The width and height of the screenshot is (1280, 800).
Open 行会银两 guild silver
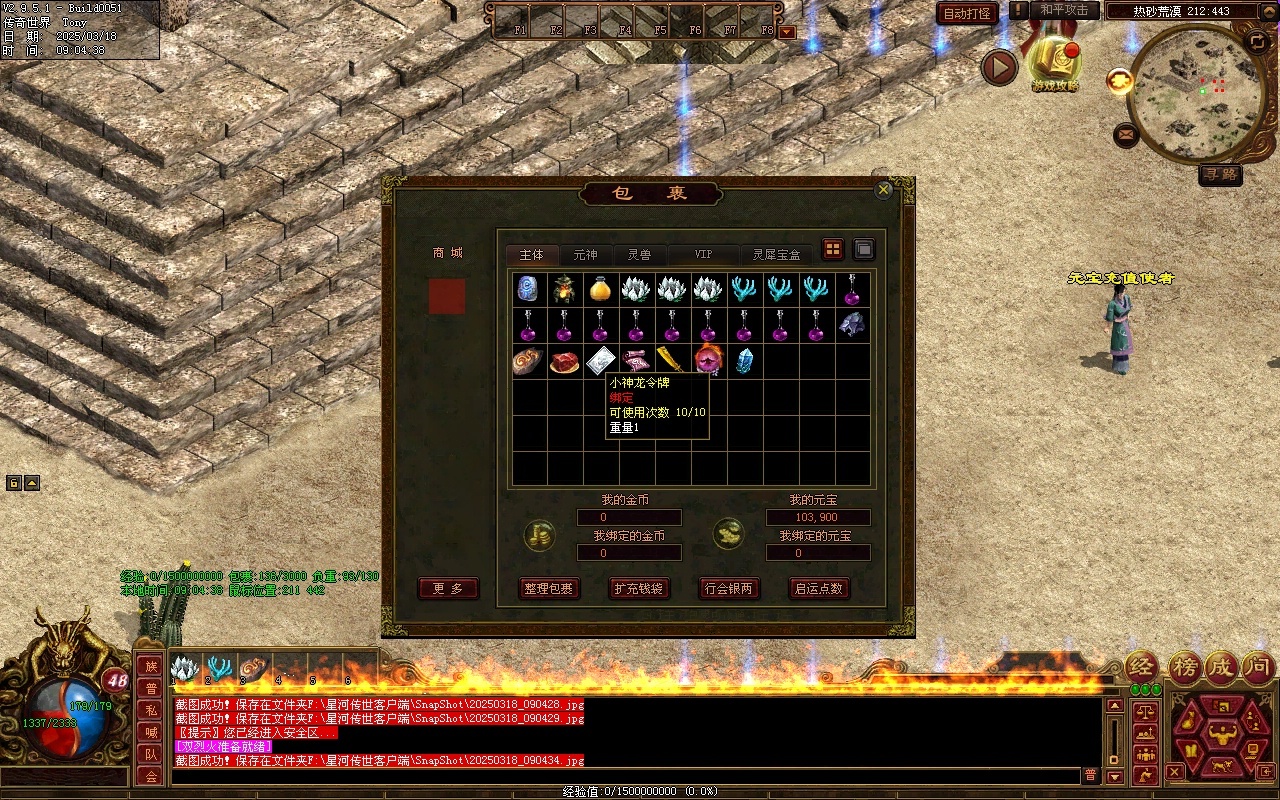(727, 589)
